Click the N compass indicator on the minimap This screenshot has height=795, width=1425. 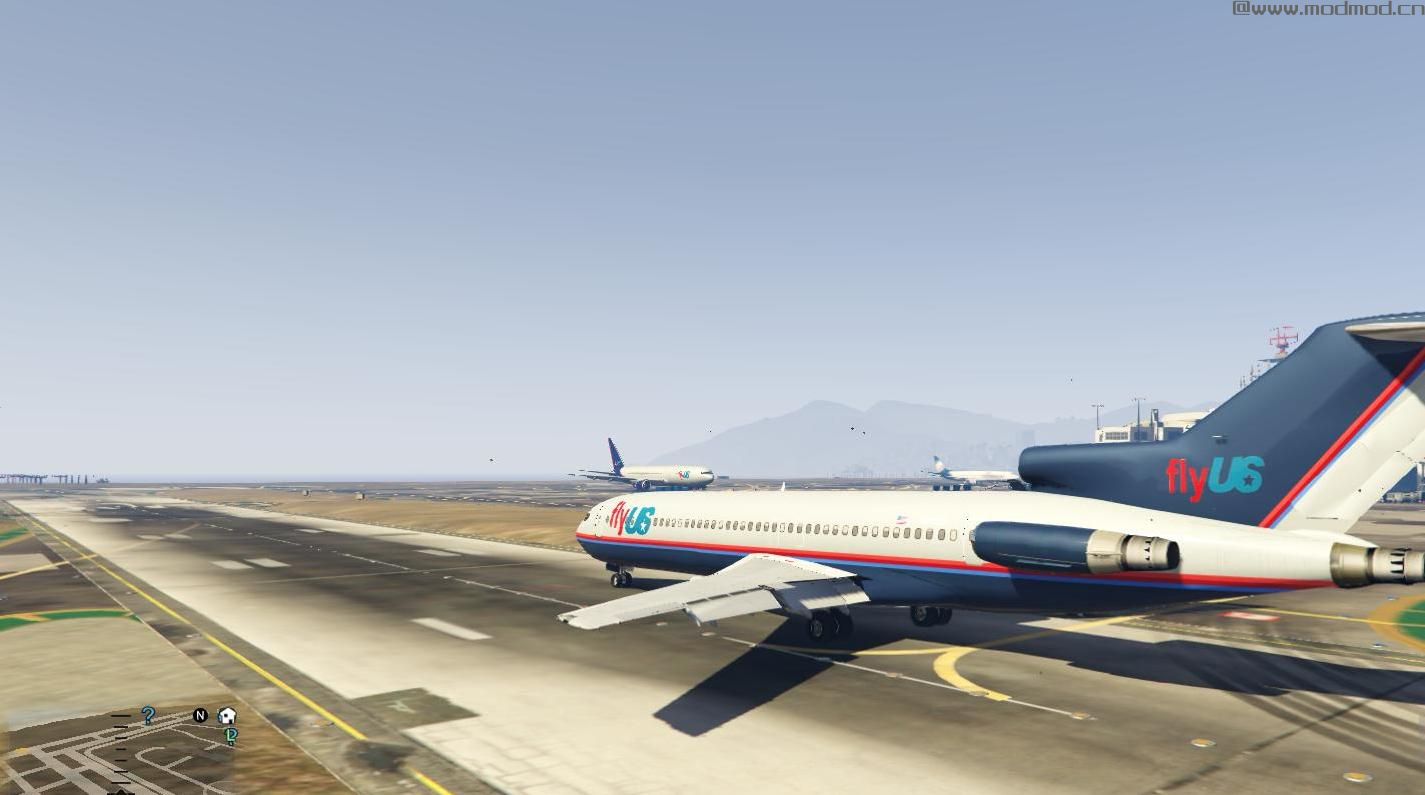(x=200, y=715)
